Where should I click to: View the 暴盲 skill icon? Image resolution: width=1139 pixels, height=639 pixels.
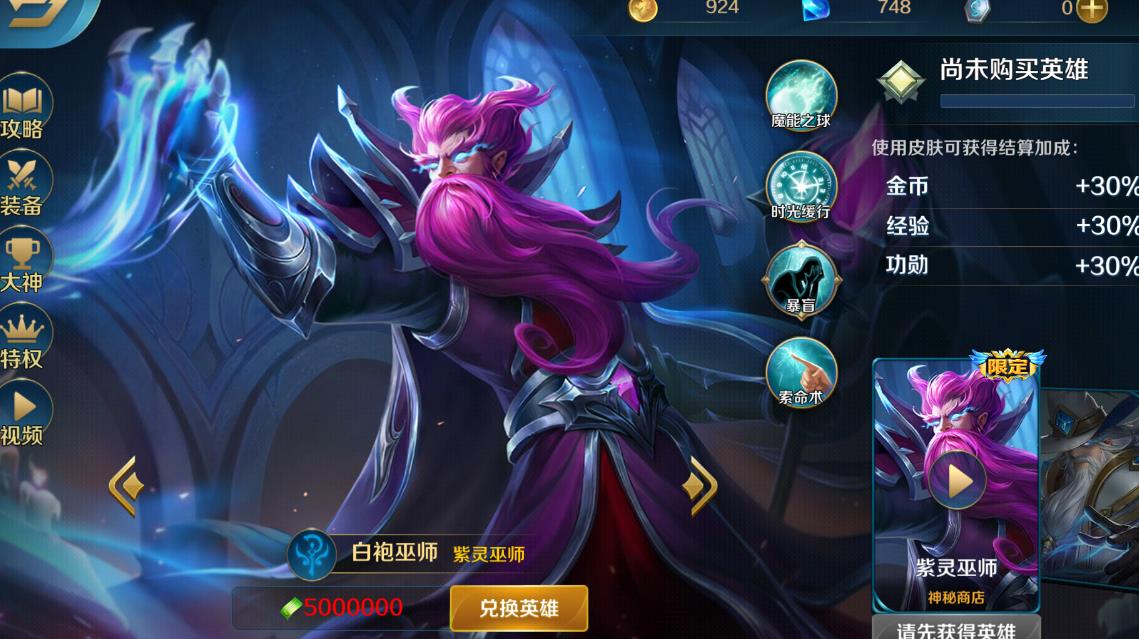(x=800, y=278)
